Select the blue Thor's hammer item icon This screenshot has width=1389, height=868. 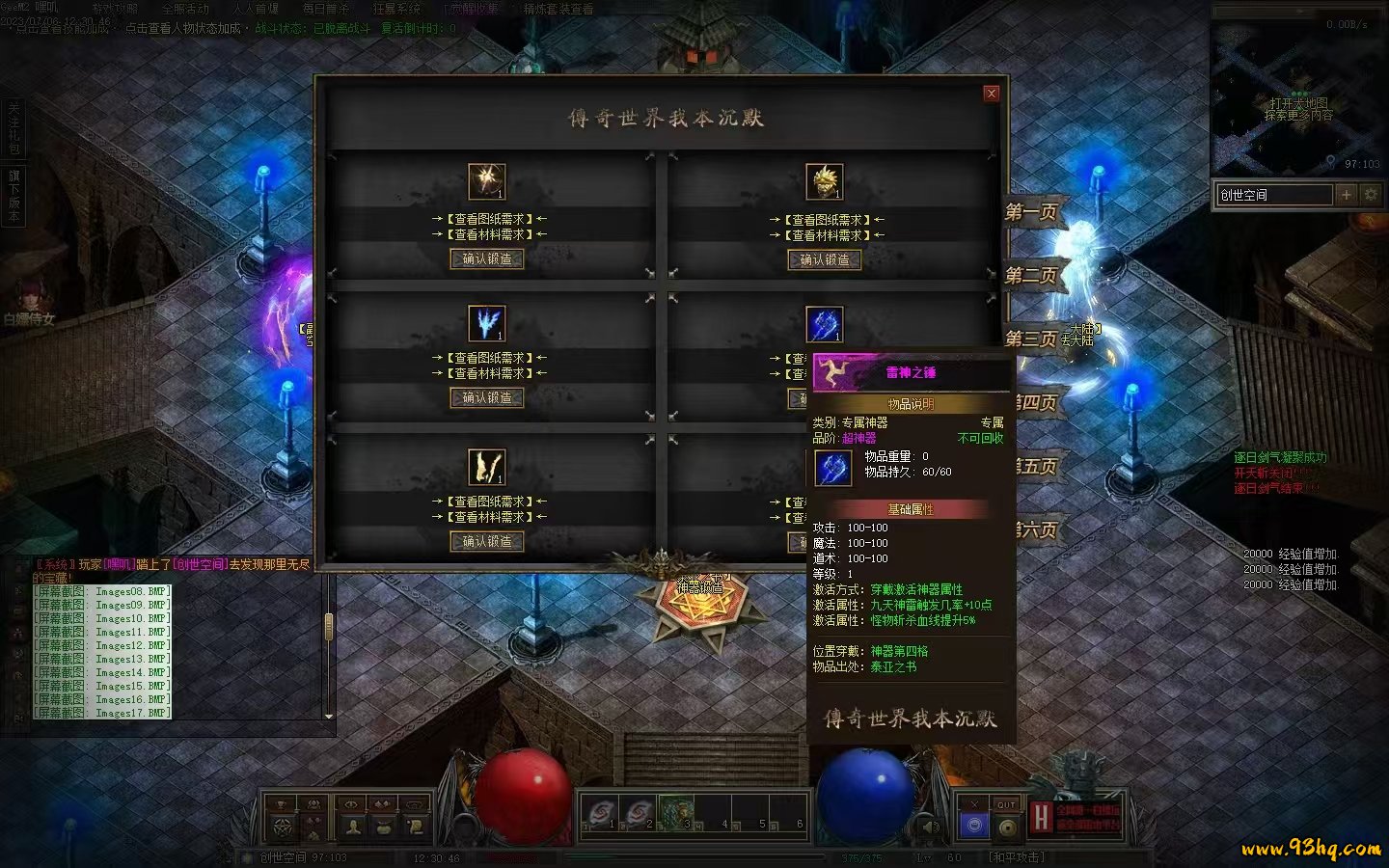(825, 324)
